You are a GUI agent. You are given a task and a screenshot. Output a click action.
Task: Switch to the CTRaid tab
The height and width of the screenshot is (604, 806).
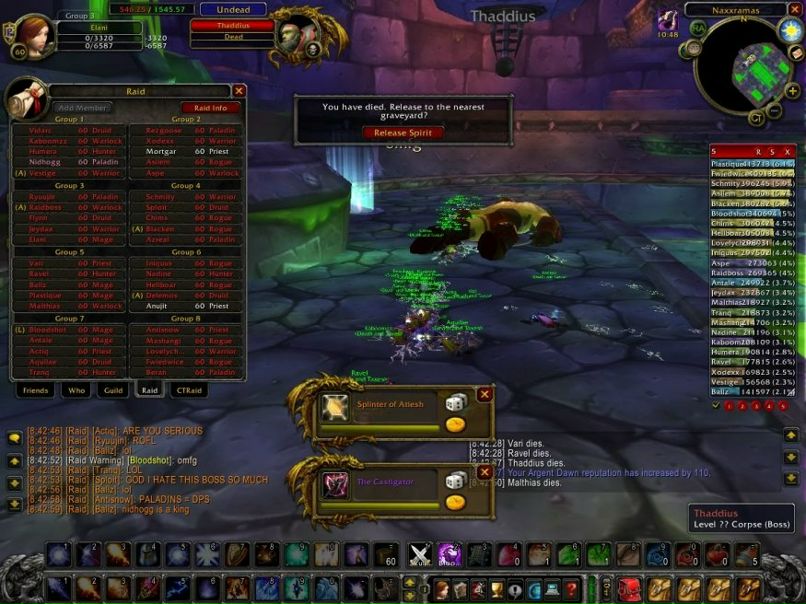coord(187,390)
